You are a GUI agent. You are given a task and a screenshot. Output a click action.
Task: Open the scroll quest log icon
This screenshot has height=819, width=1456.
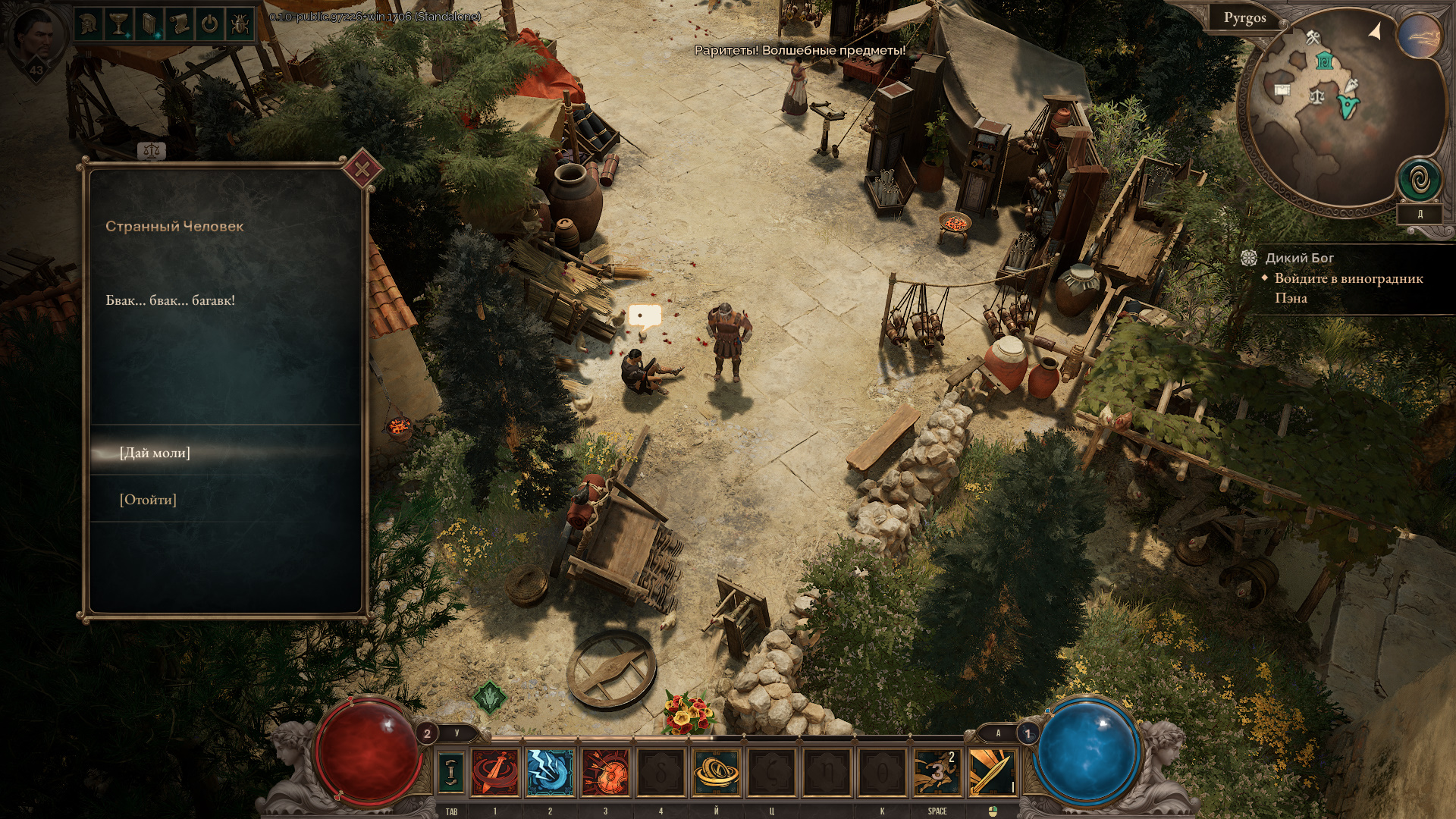(x=179, y=24)
